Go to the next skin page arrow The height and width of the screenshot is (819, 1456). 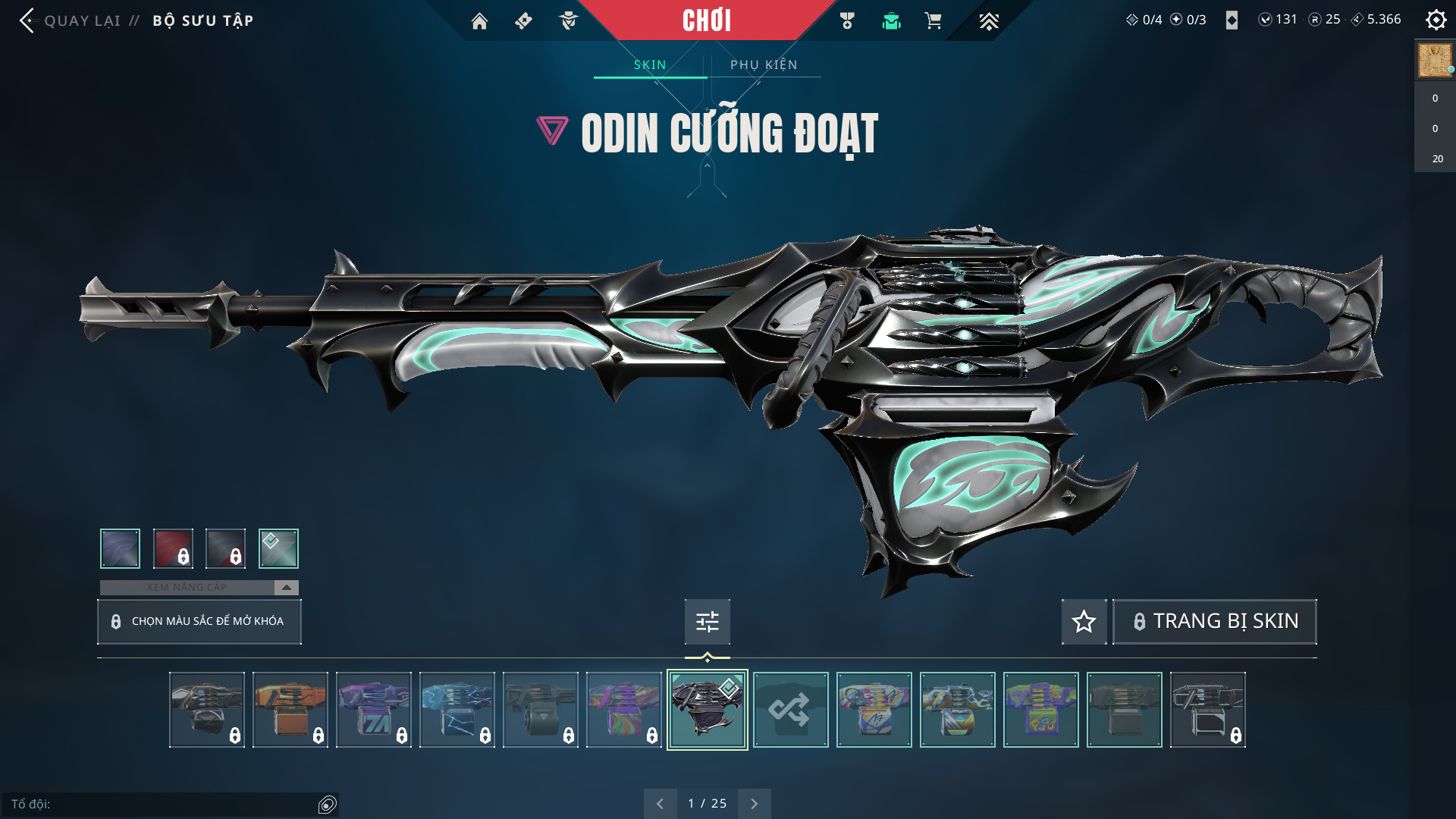click(754, 804)
